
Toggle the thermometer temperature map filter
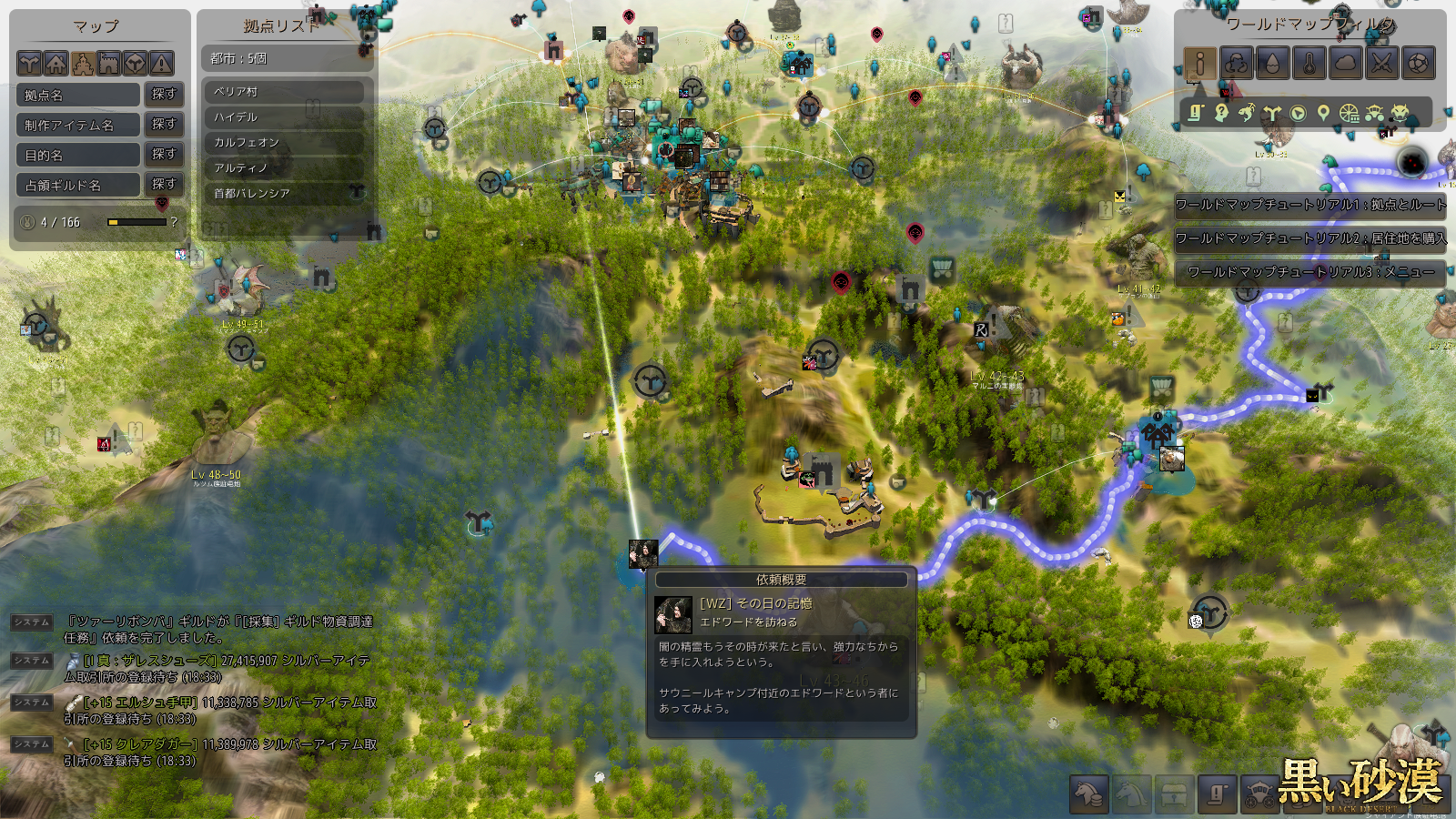(1309, 63)
